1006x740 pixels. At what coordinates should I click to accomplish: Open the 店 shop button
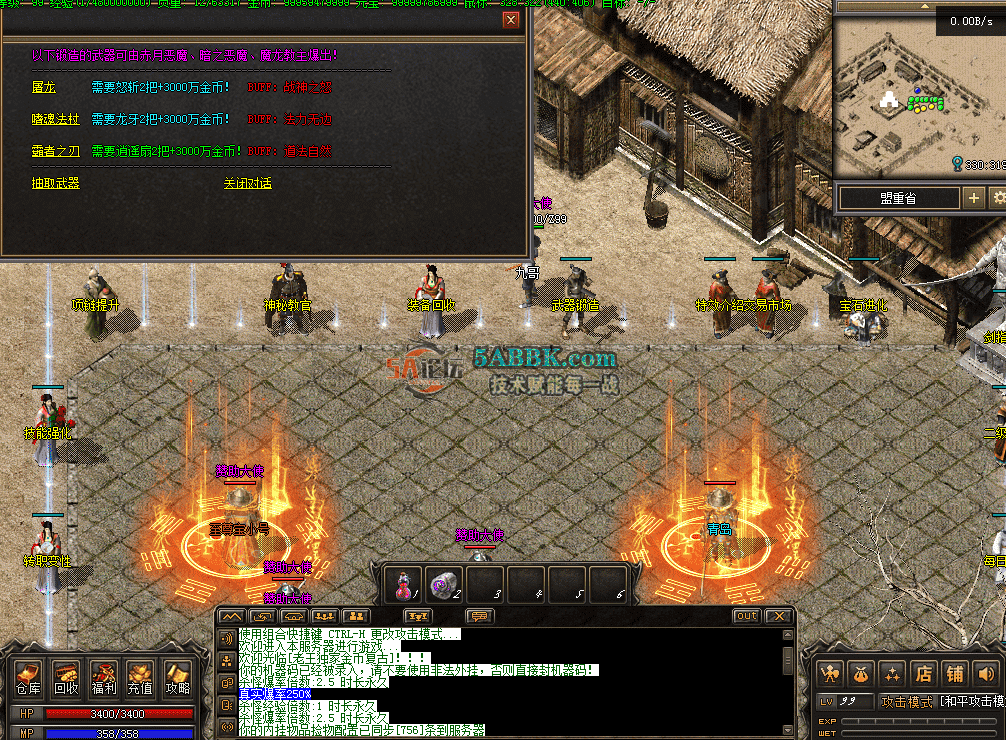pyautogui.click(x=923, y=673)
